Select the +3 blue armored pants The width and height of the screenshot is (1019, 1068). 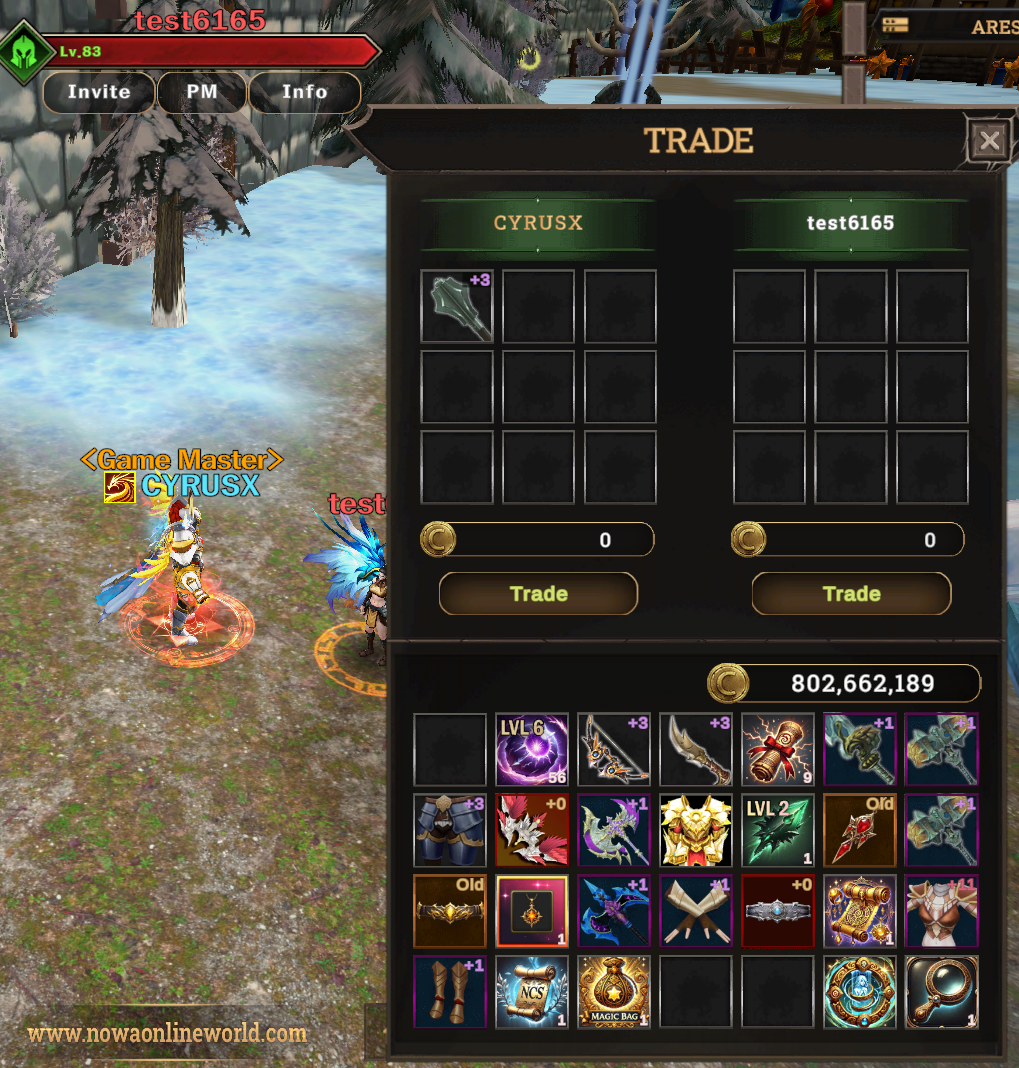click(450, 830)
